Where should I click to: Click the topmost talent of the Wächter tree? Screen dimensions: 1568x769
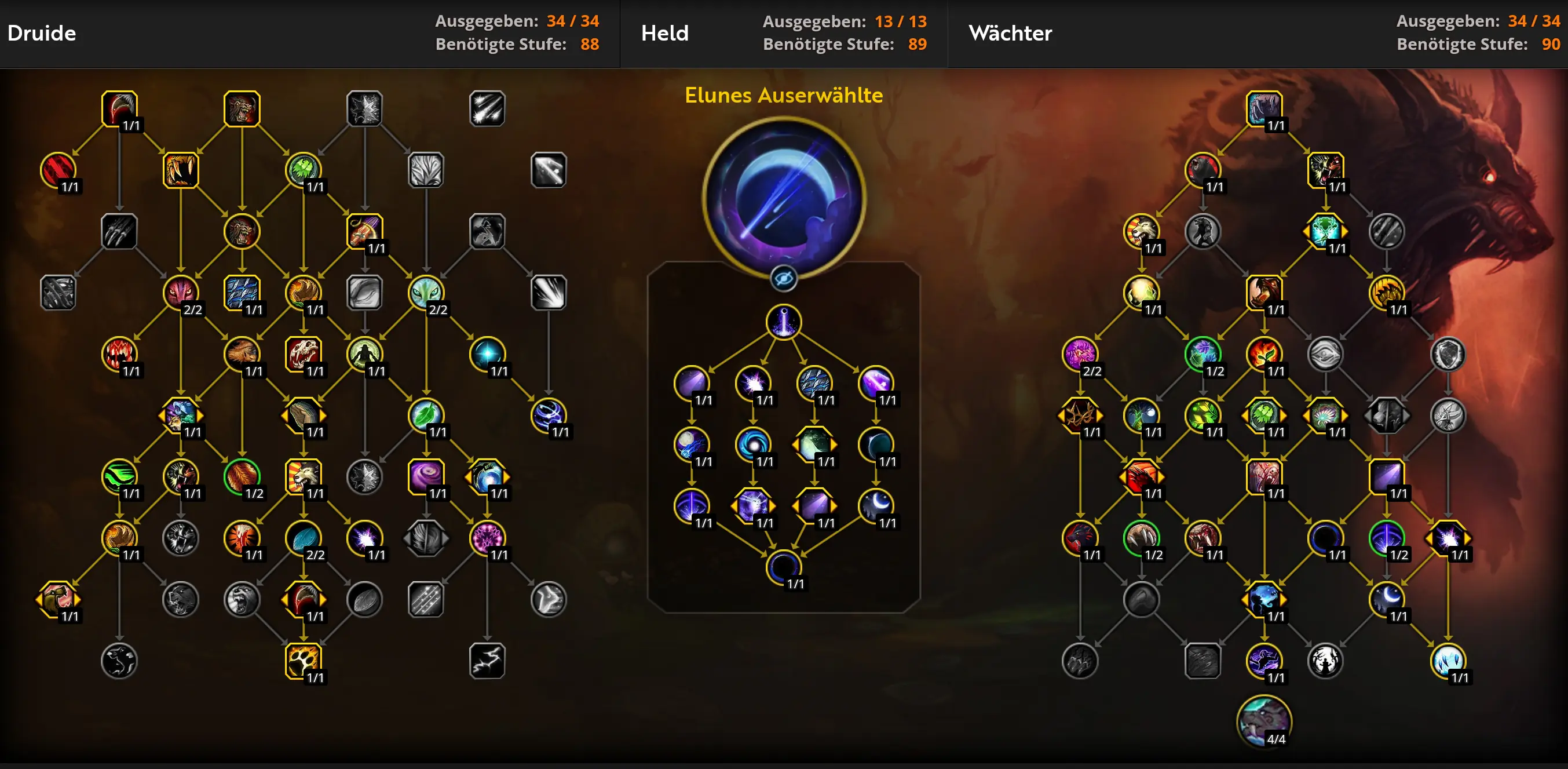pos(1264,108)
